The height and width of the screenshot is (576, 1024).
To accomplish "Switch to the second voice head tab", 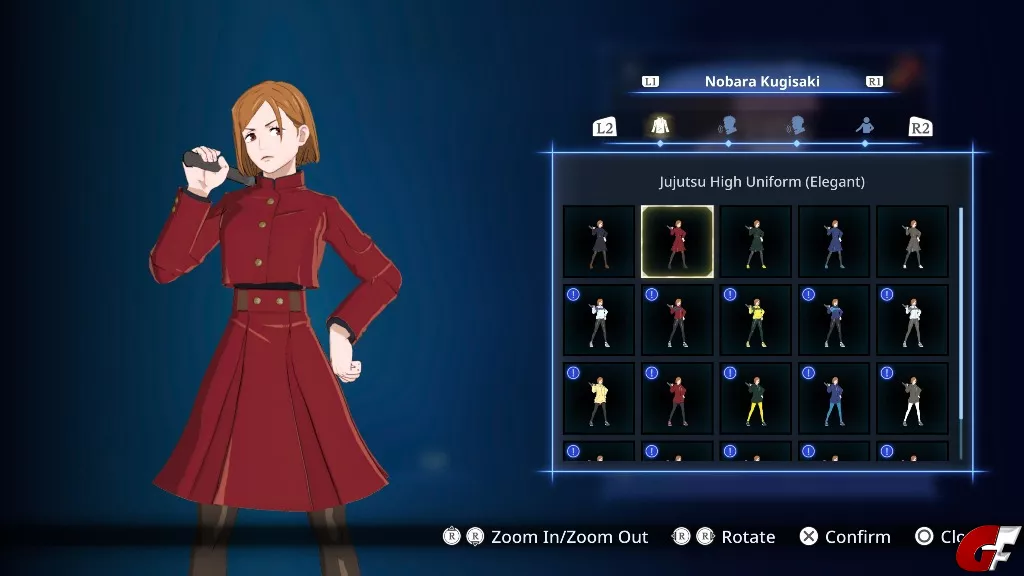I will coord(796,126).
